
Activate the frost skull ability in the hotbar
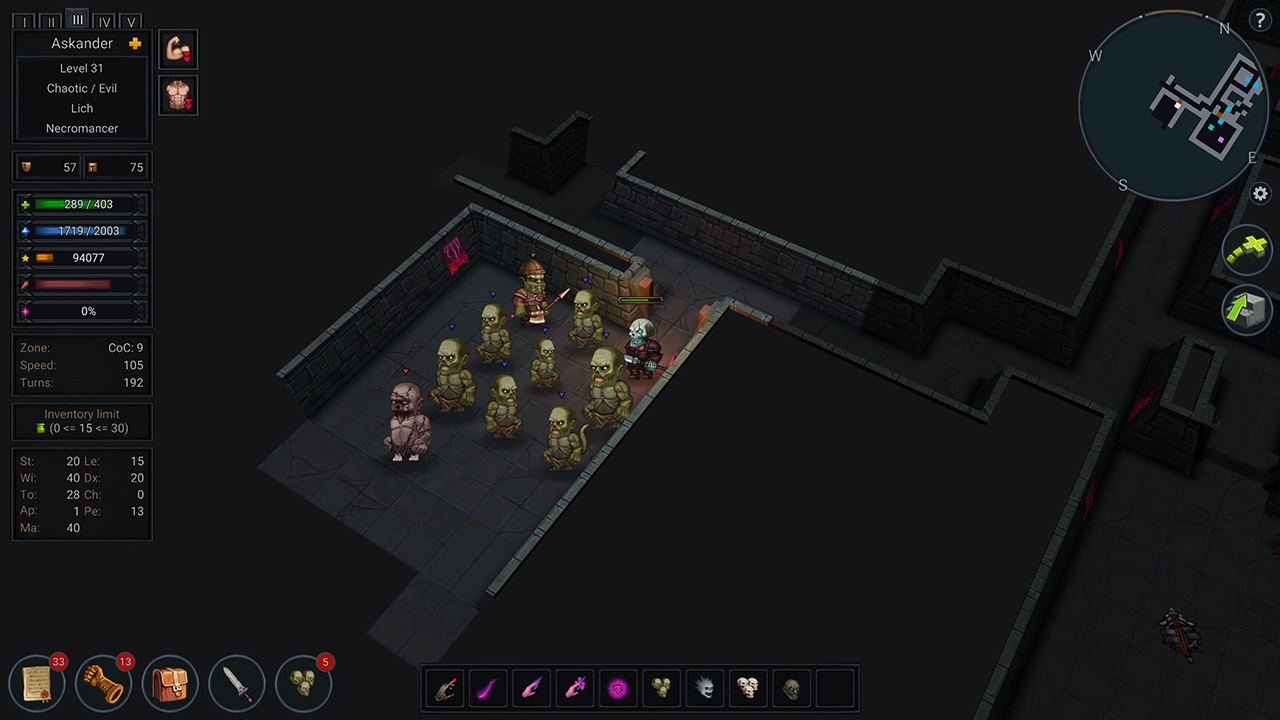pos(704,687)
